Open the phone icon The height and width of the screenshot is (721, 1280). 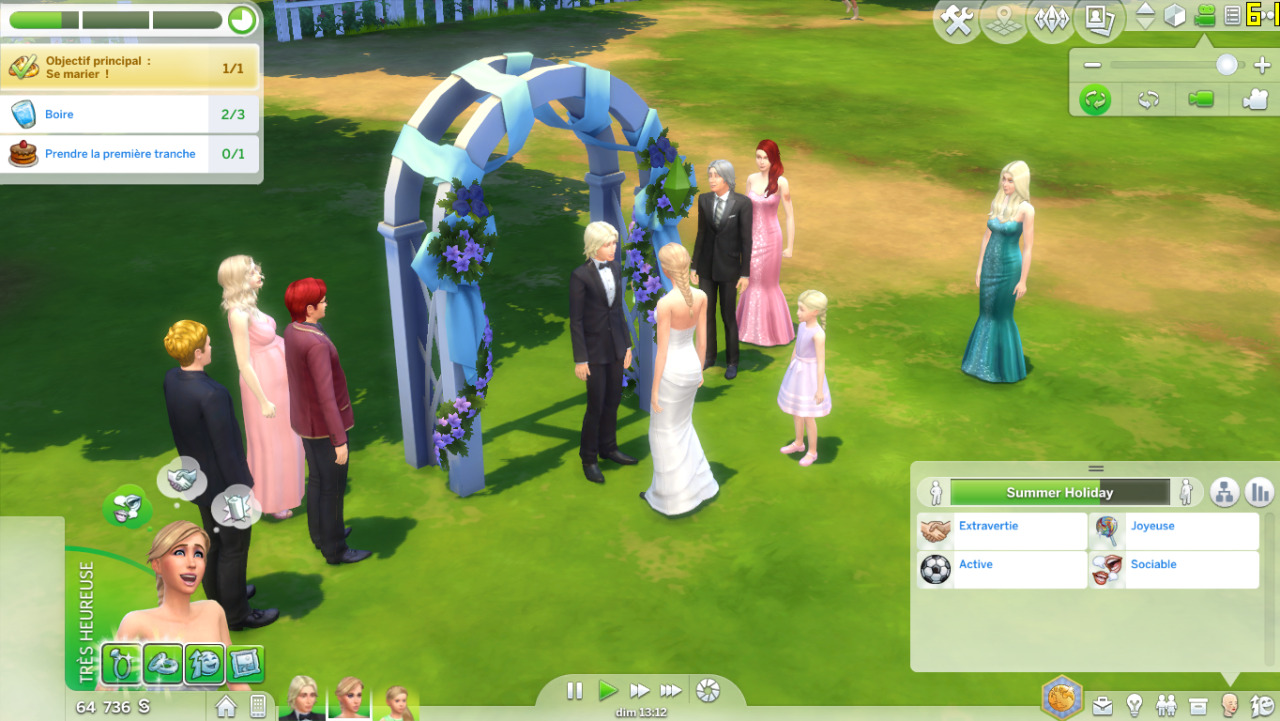pyautogui.click(x=258, y=706)
